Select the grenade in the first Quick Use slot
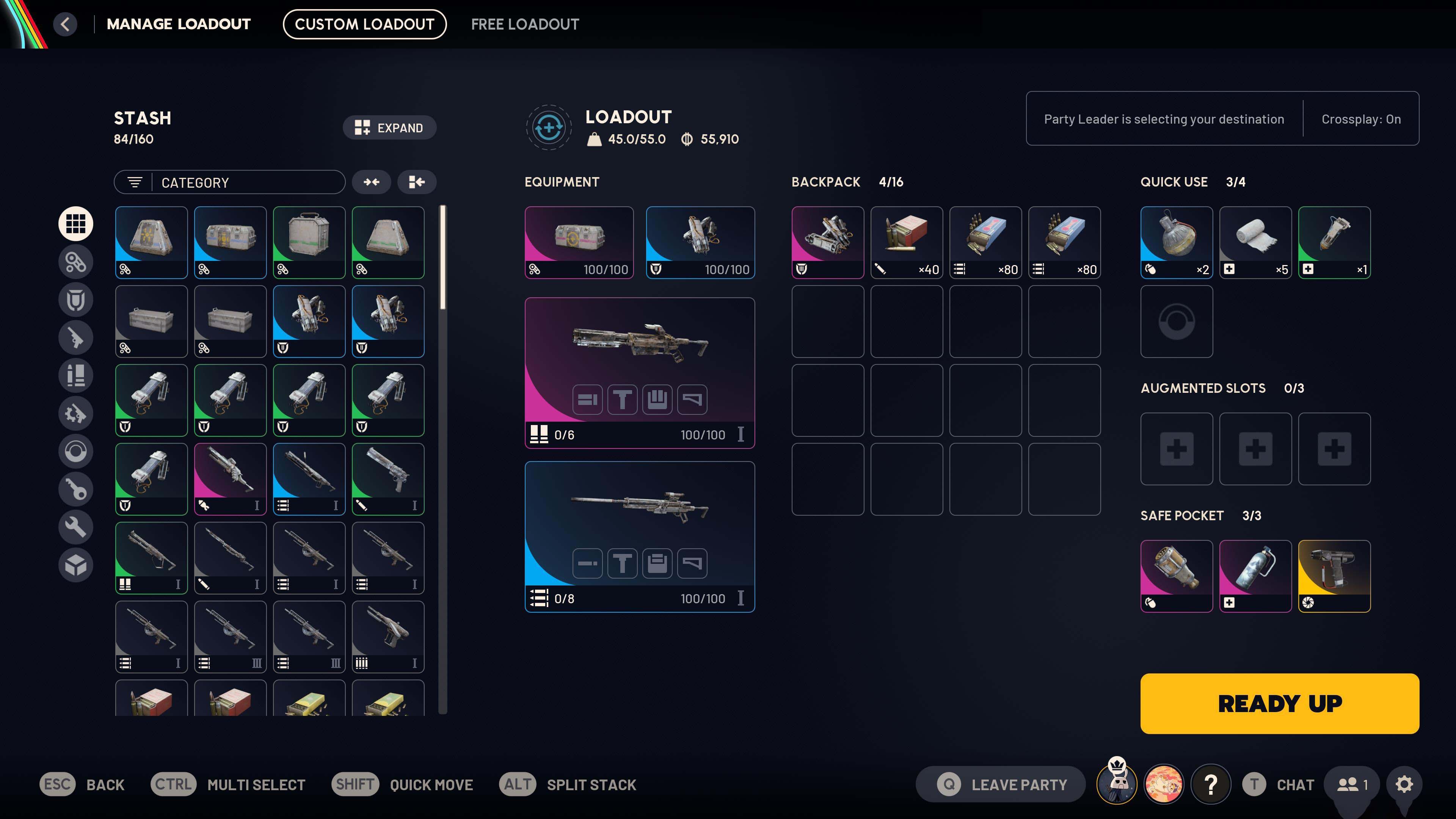Screen dimensions: 1456x819 point(1176,242)
